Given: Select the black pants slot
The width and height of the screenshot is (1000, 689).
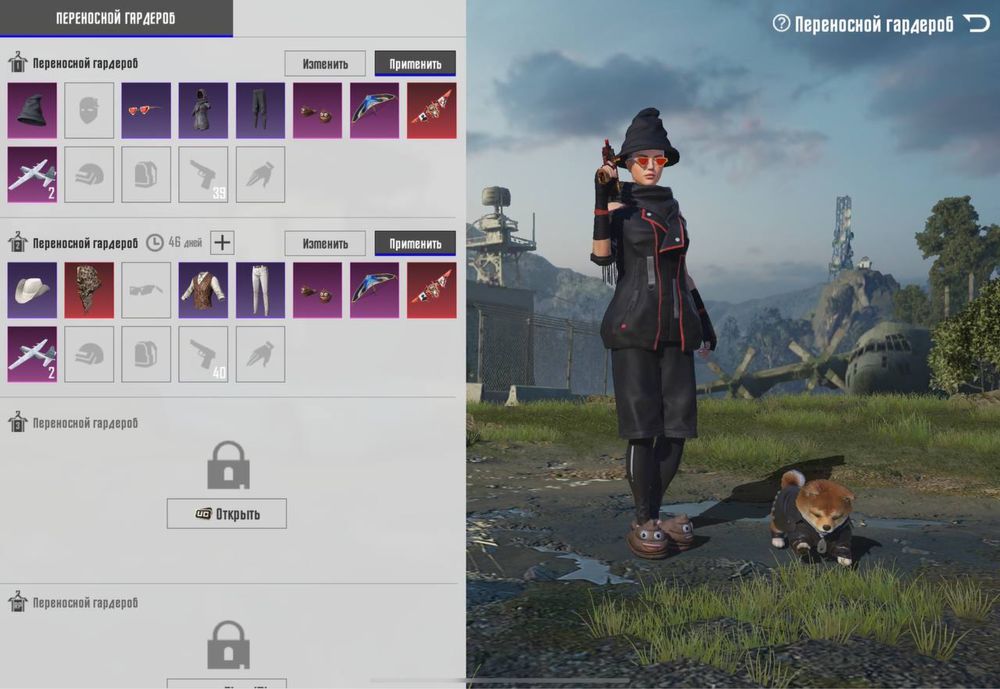Looking at the screenshot, I should click(x=260, y=110).
